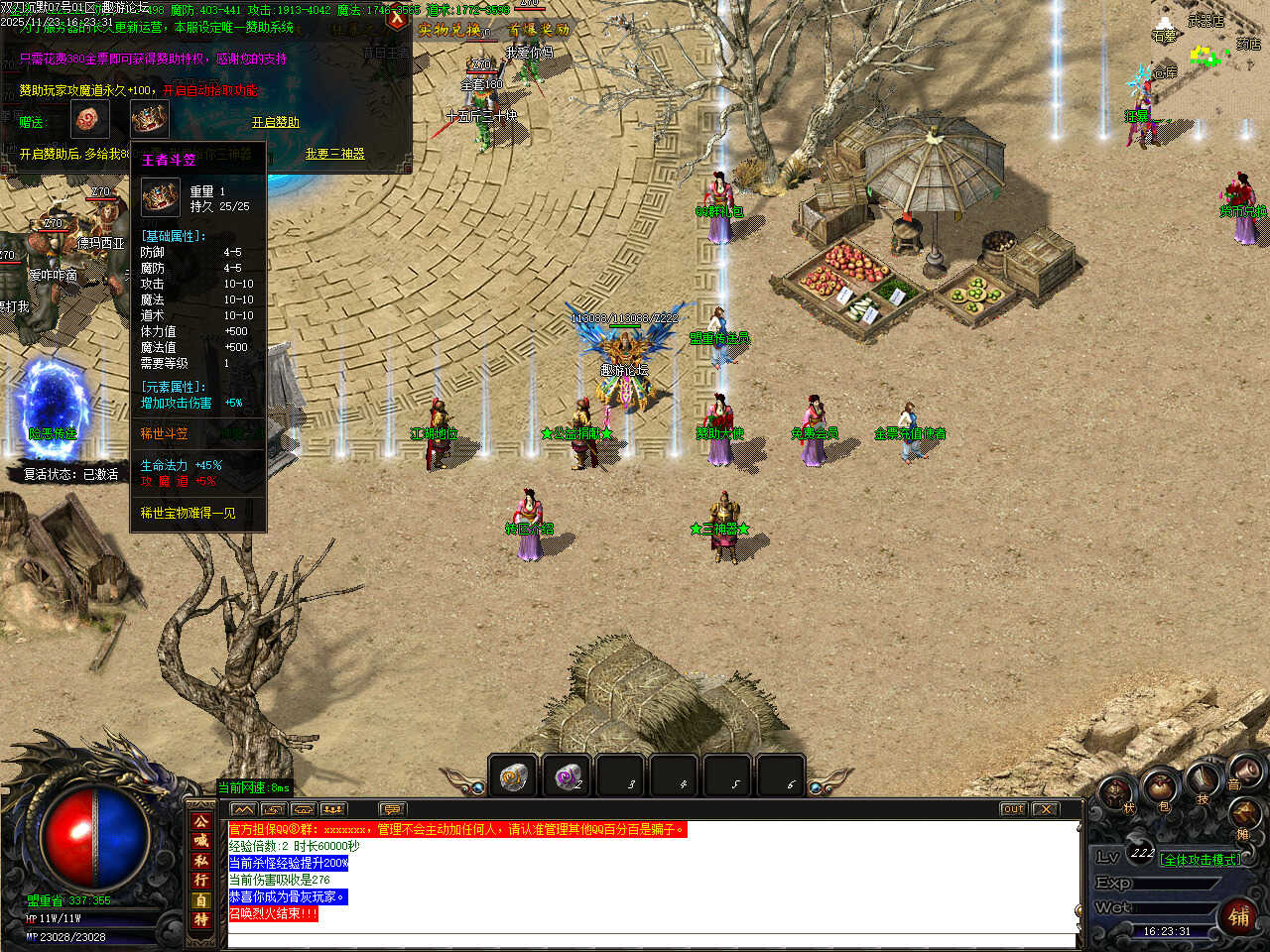Close the chat window with its X button

(1045, 809)
